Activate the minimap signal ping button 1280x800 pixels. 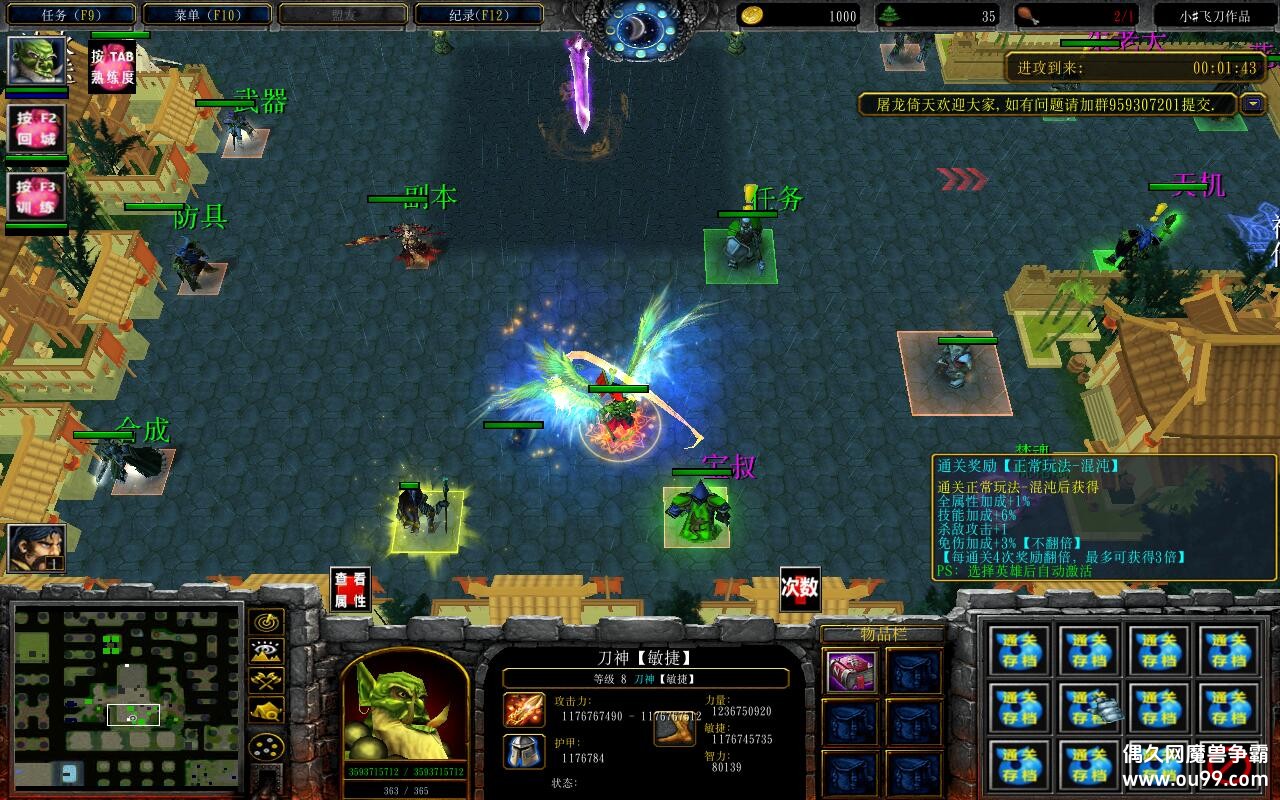(266, 622)
